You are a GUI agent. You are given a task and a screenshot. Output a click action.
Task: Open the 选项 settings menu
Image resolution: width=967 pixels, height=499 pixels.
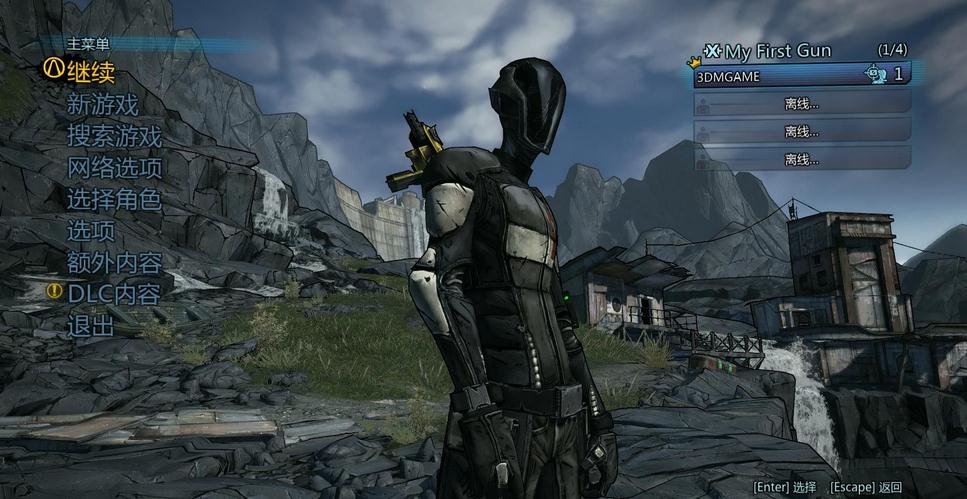(x=91, y=231)
